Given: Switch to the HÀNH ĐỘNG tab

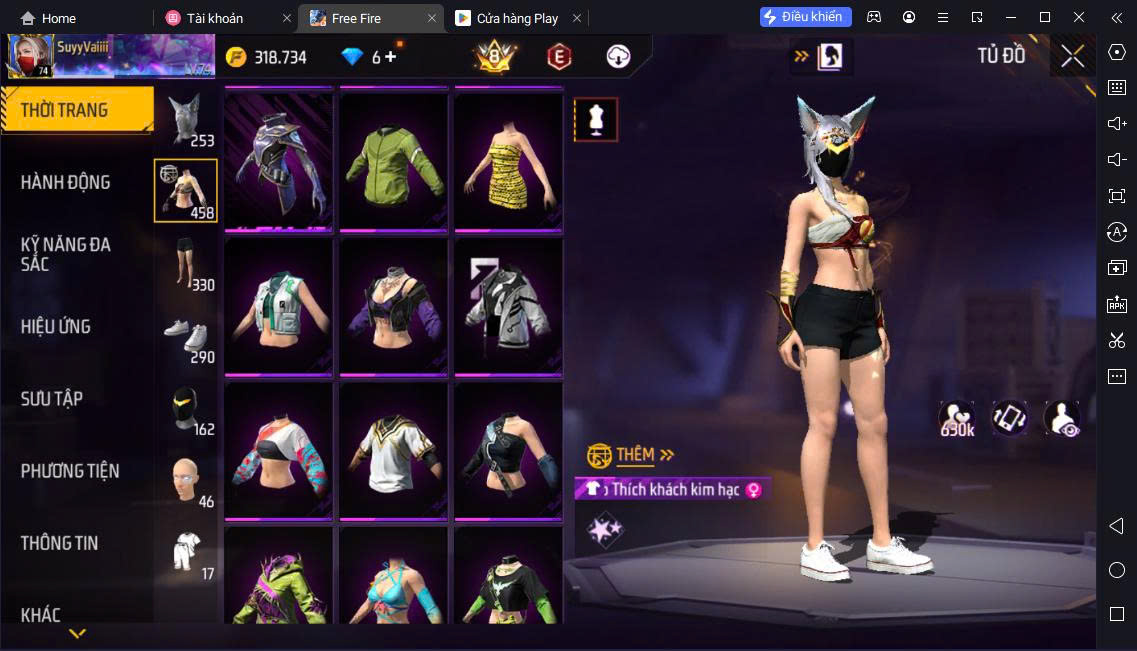Looking at the screenshot, I should (66, 182).
